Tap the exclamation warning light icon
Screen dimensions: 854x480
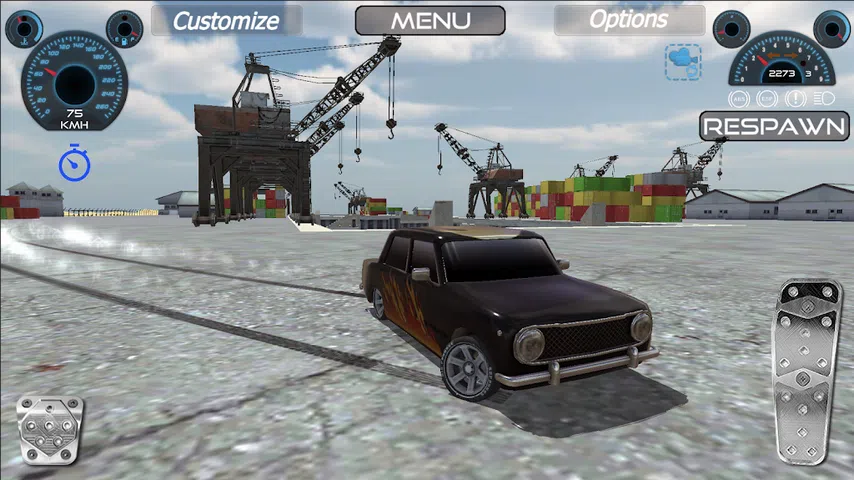(x=796, y=98)
